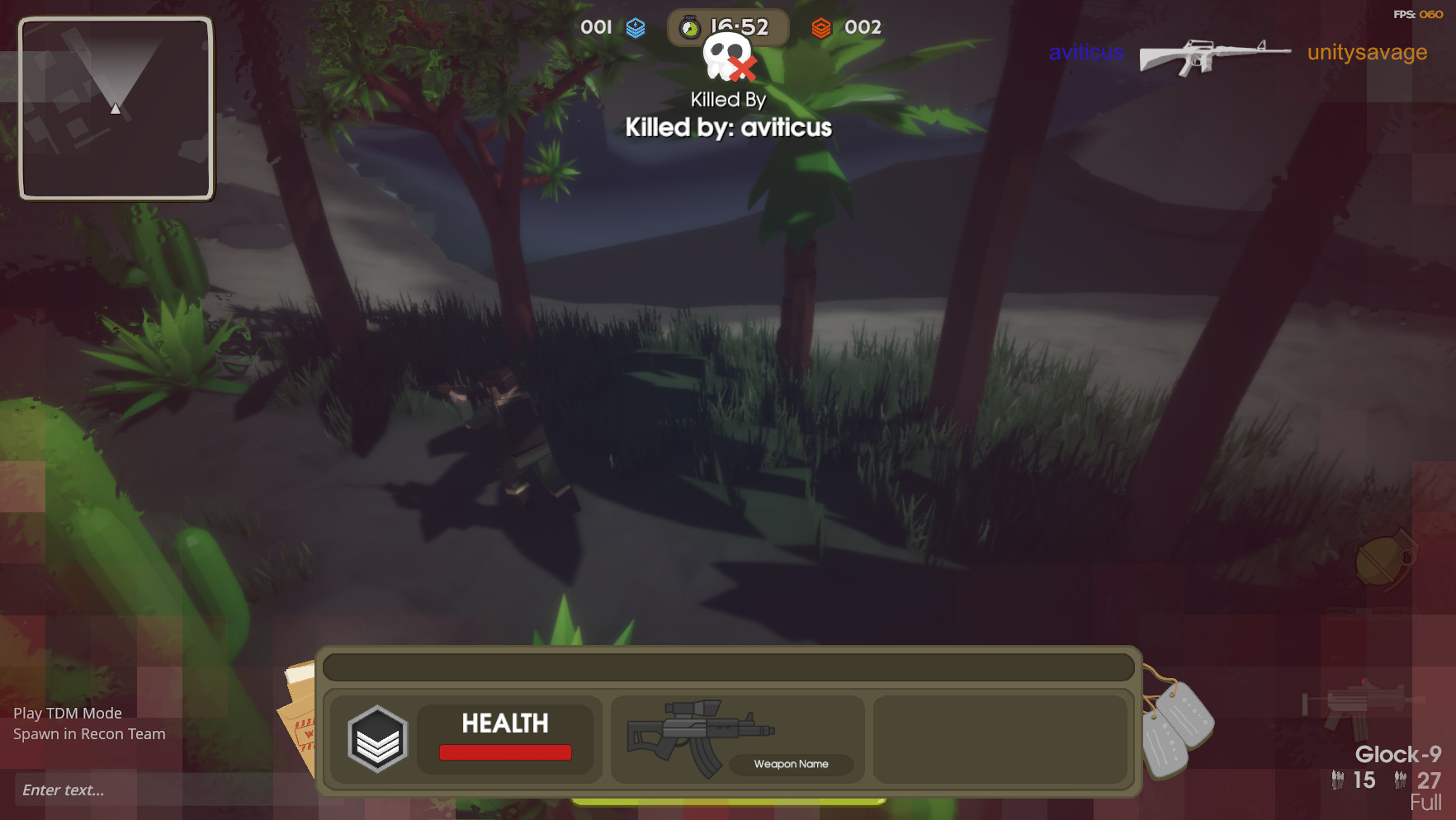The image size is (1456, 820).
Task: Select the blue team layers icon
Action: (634, 27)
